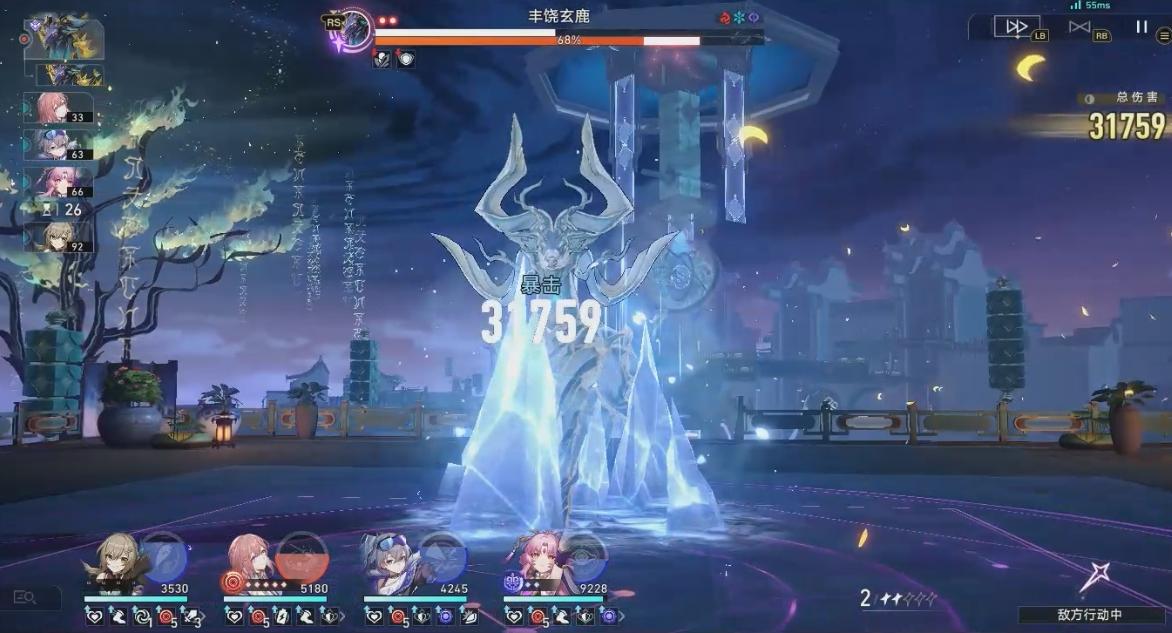The height and width of the screenshot is (633, 1172).
Task: Click the boss entry atop the turn order
Action: tap(62, 38)
